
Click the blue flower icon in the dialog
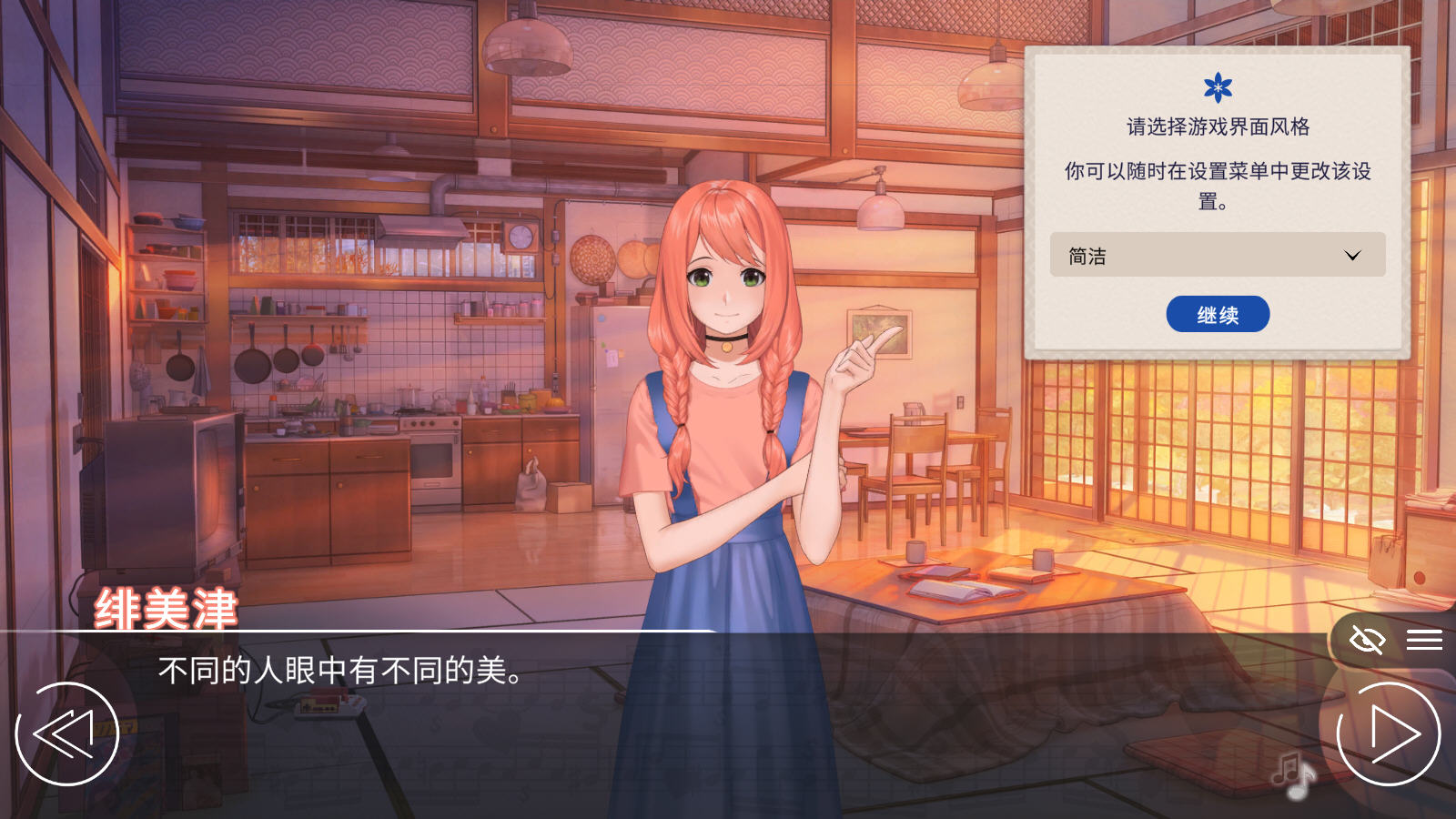click(1218, 86)
